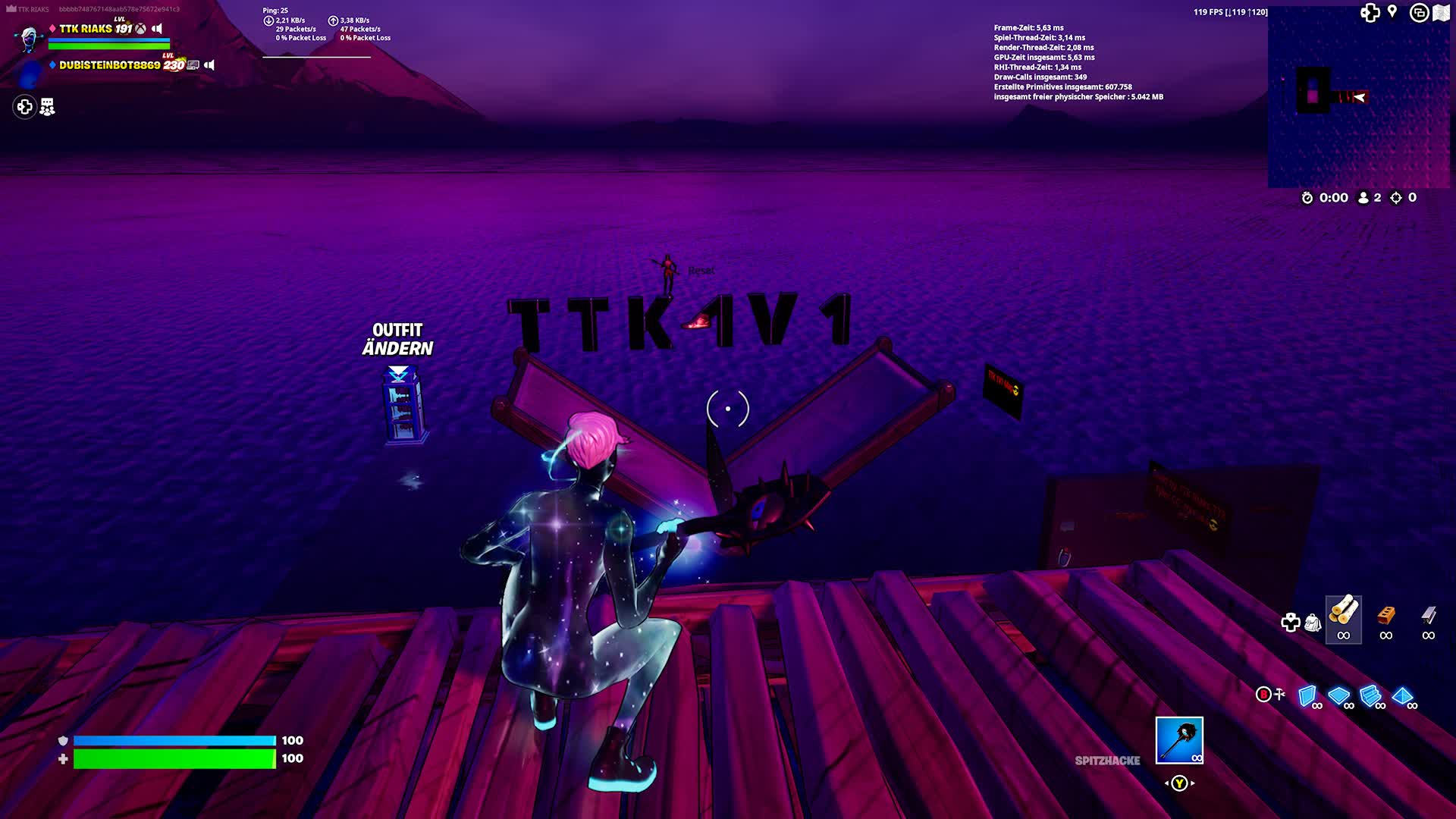Select the stairs build piece icon

(1369, 695)
